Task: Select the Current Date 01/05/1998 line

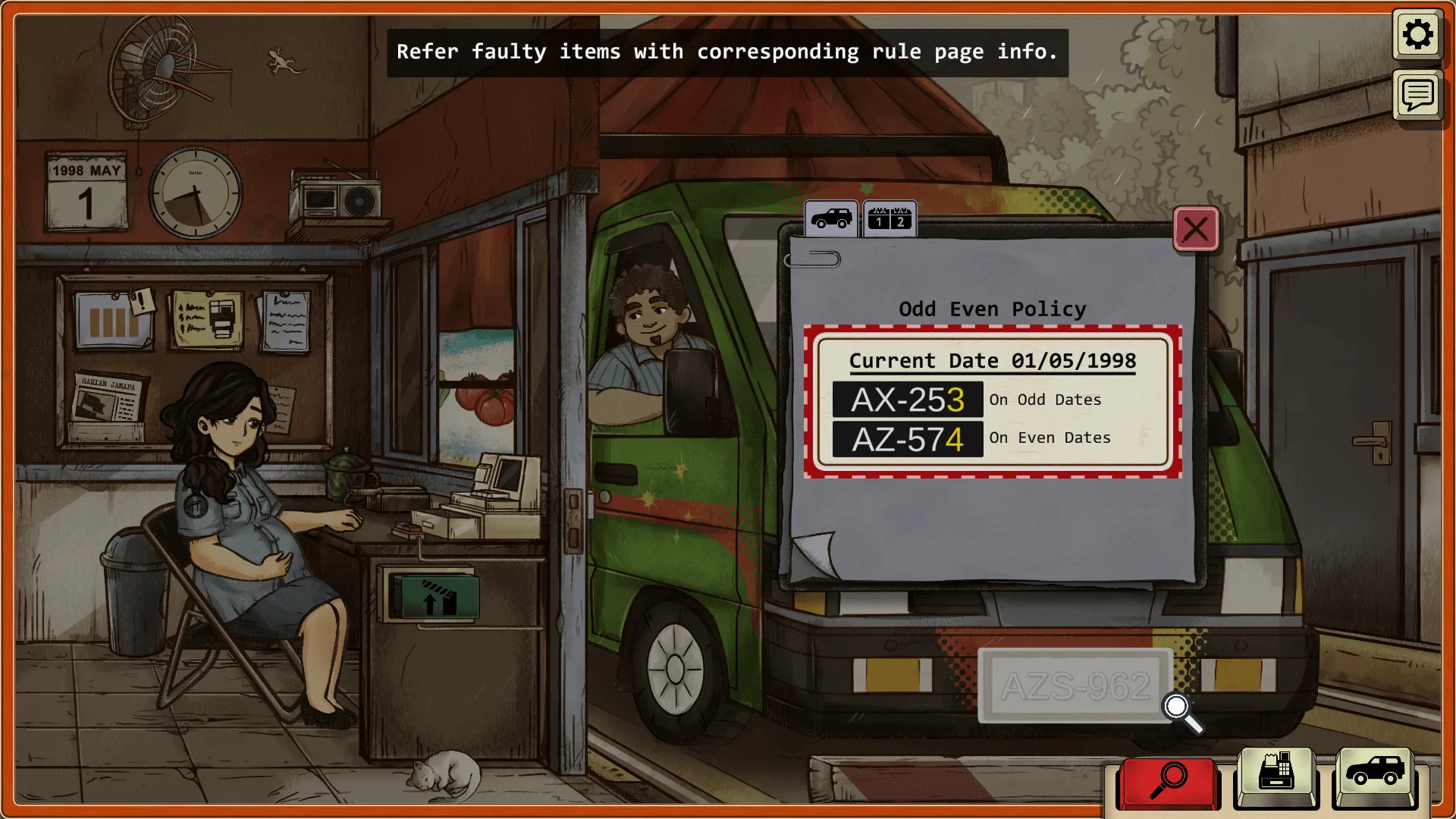Action: (992, 361)
